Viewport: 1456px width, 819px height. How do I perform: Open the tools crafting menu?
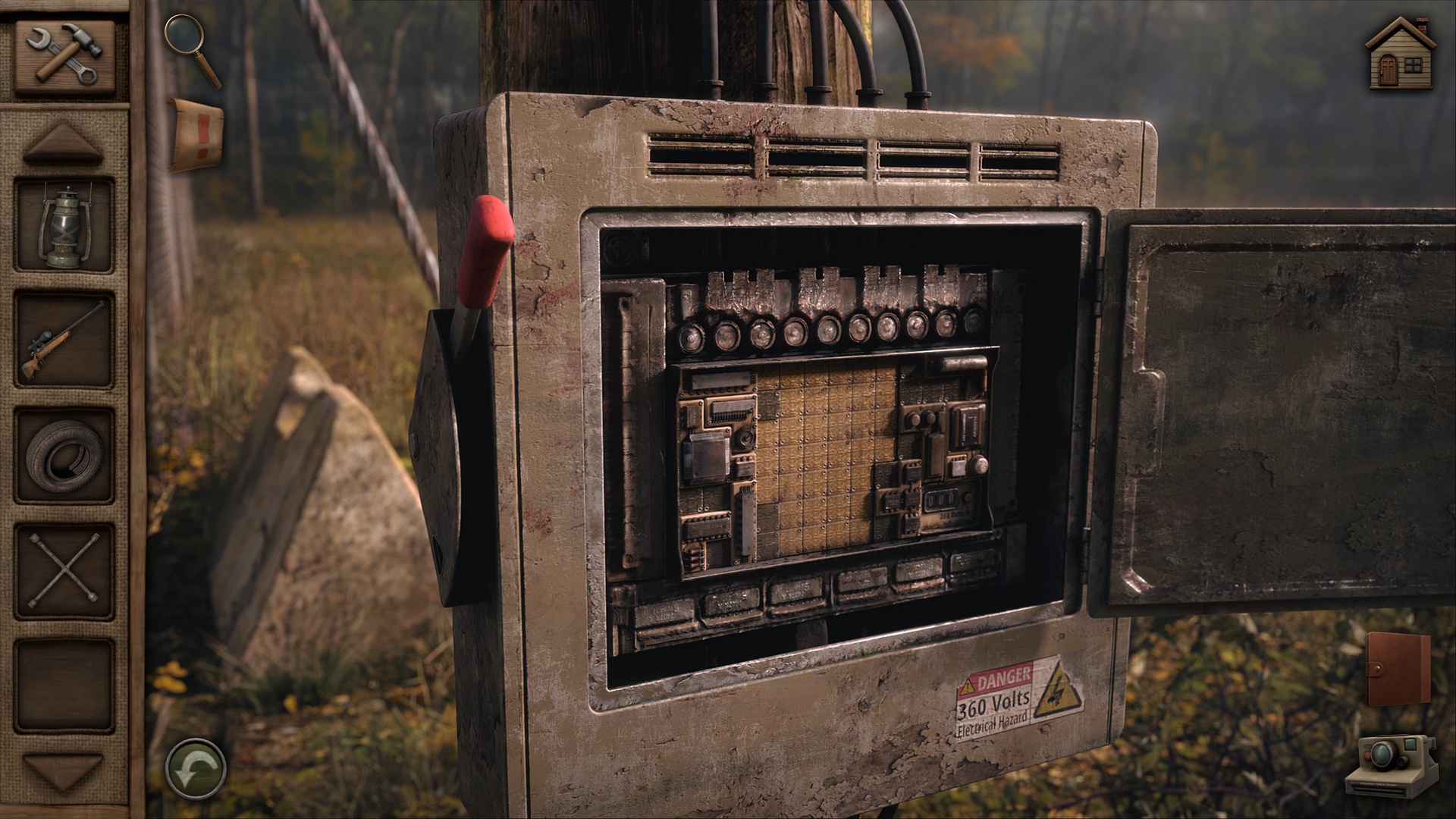click(x=64, y=55)
